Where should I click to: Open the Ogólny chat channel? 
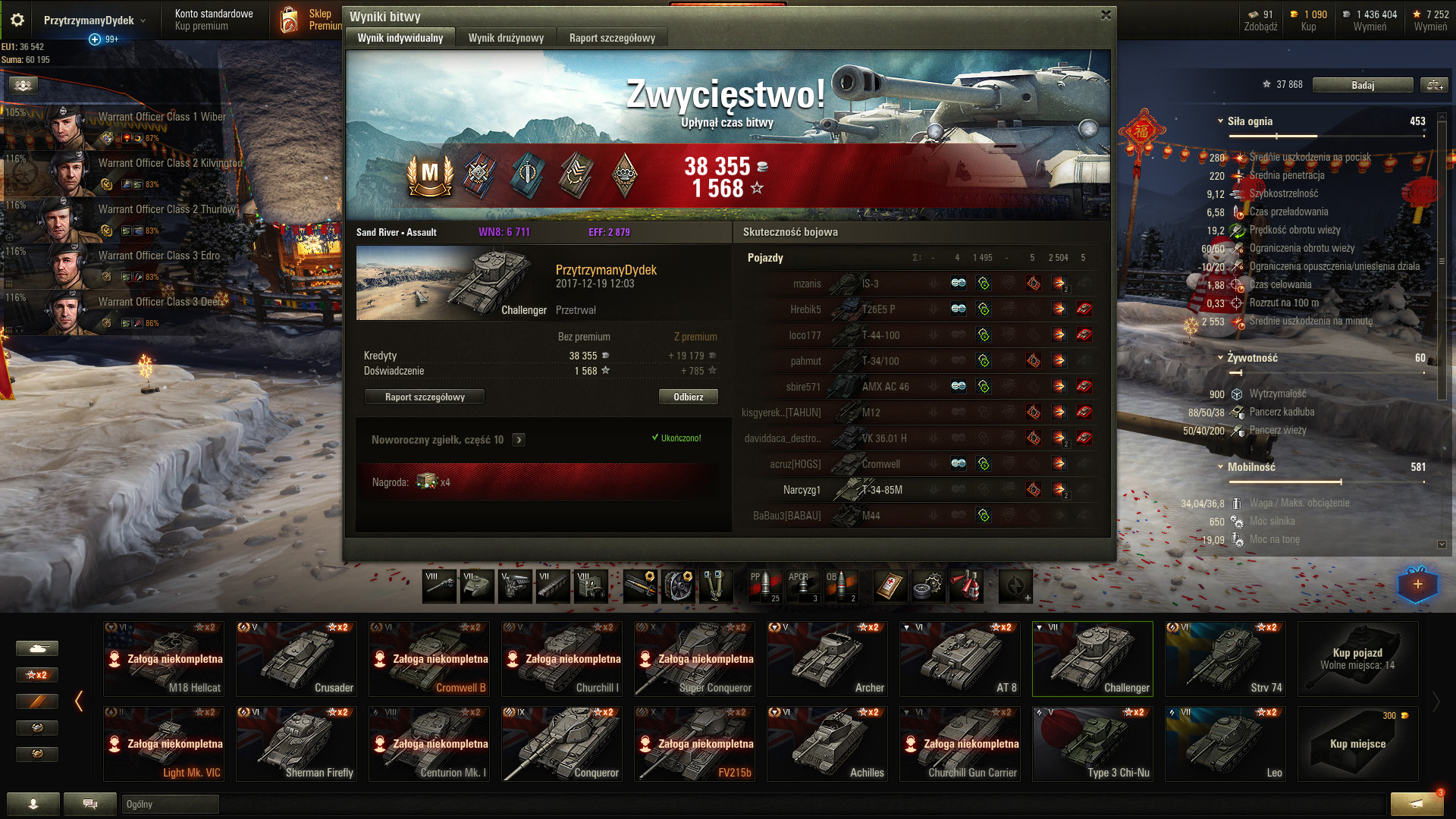[x=170, y=805]
